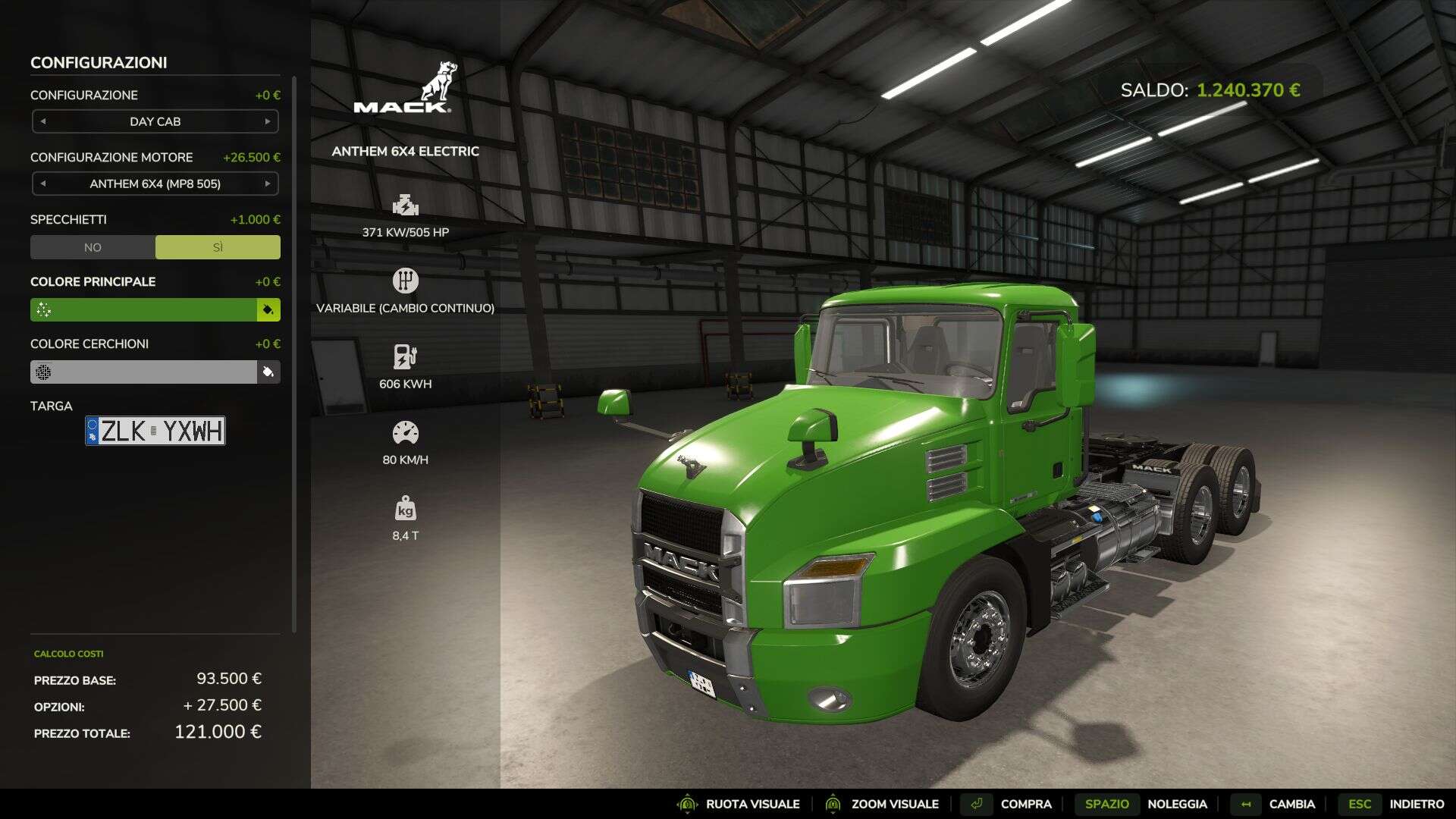Click paint bucket beside main color
The height and width of the screenshot is (819, 1456).
268,309
